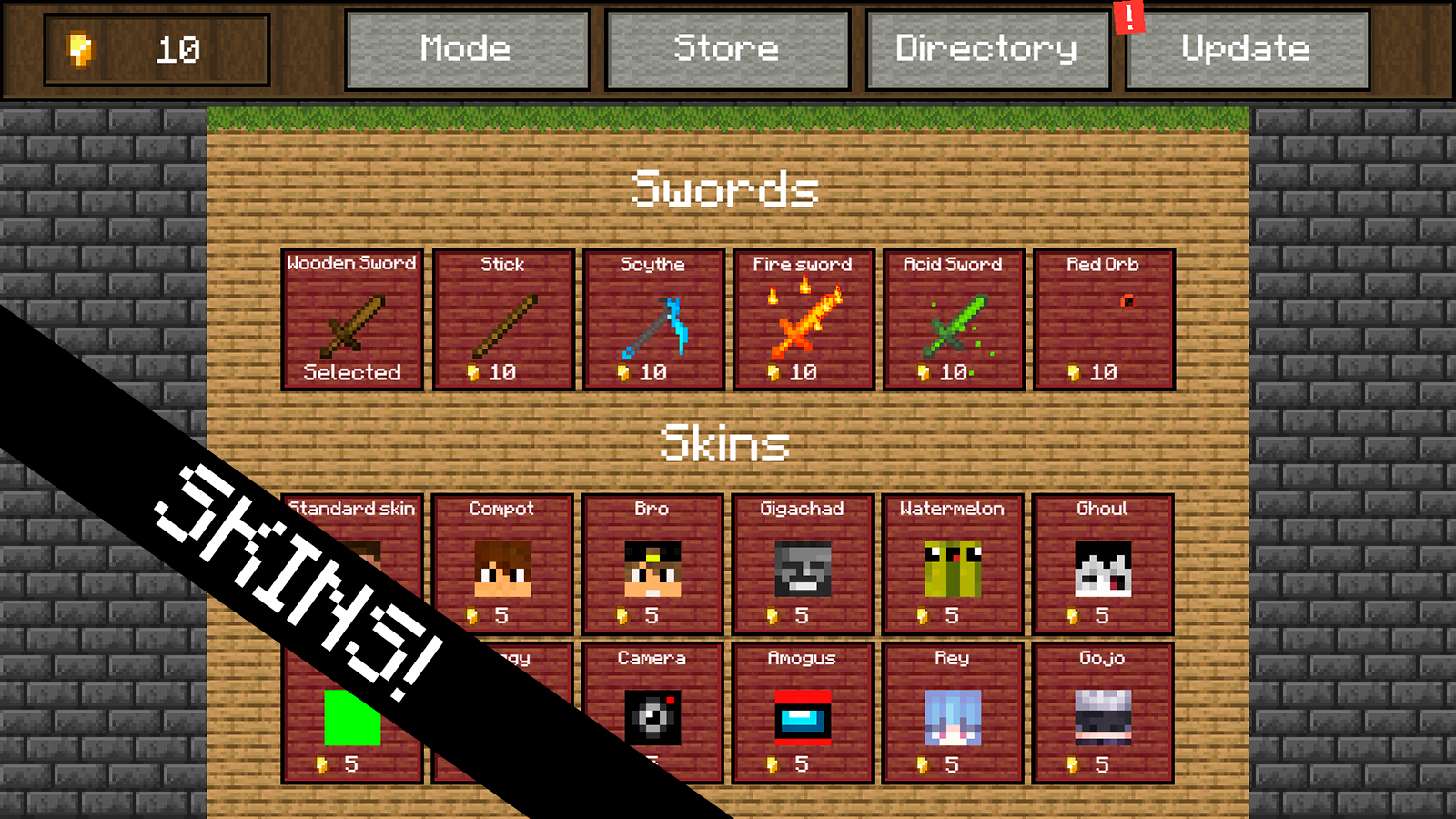Select the Amogus skin icon
1456x819 pixels.
point(804,714)
